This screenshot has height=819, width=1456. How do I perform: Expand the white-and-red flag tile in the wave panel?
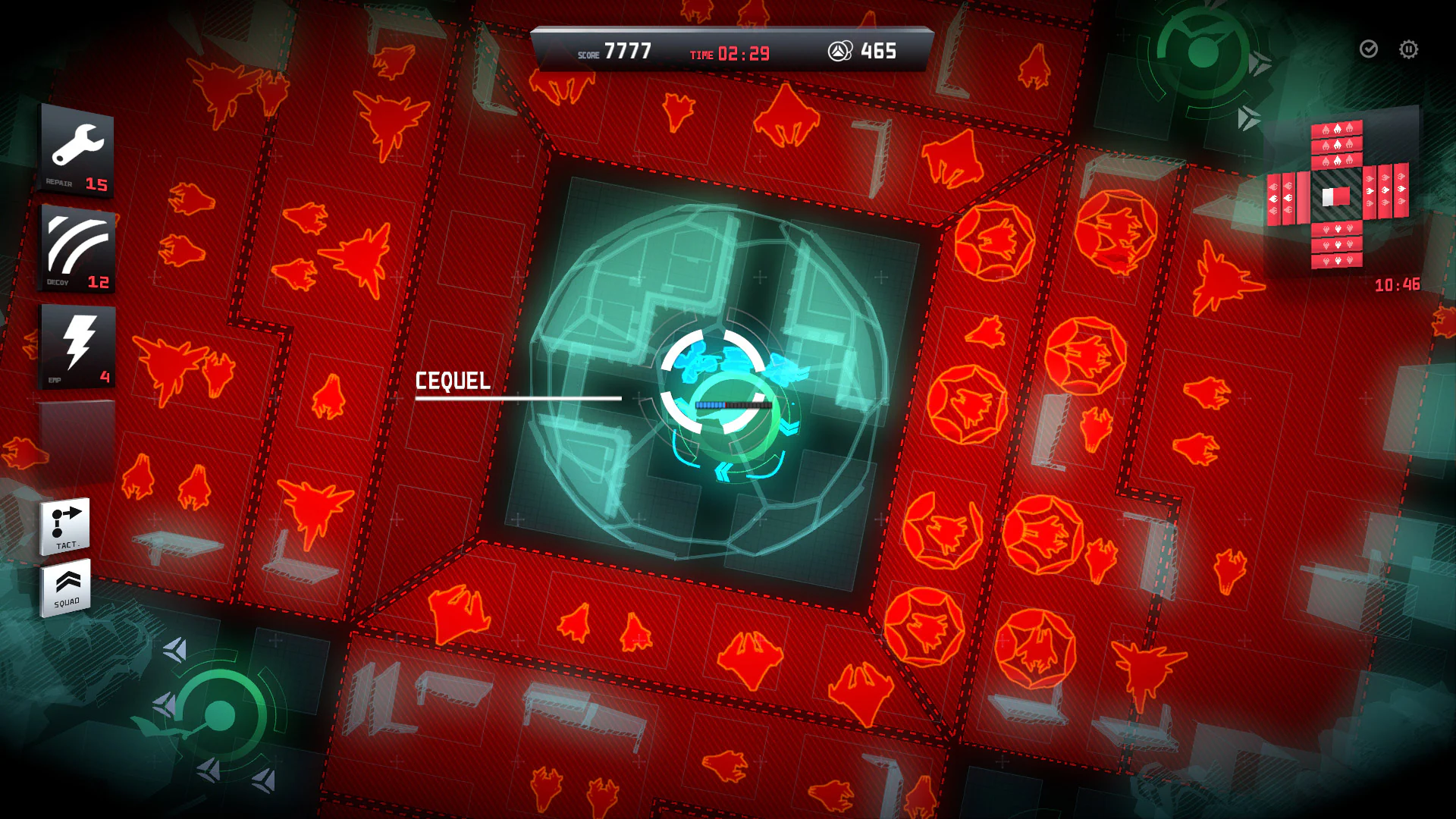(x=1336, y=196)
